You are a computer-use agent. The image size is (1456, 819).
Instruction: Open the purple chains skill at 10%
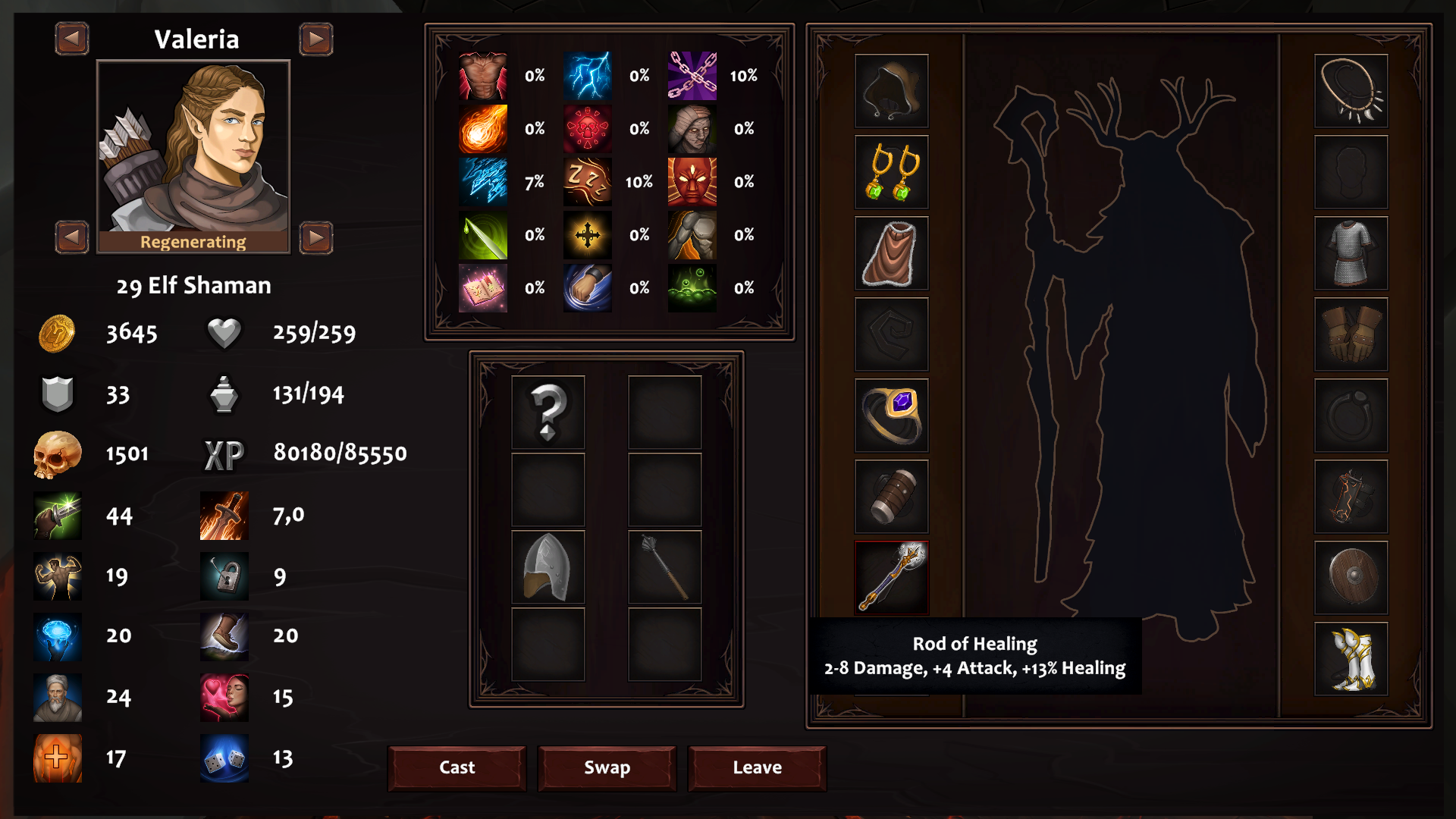692,75
